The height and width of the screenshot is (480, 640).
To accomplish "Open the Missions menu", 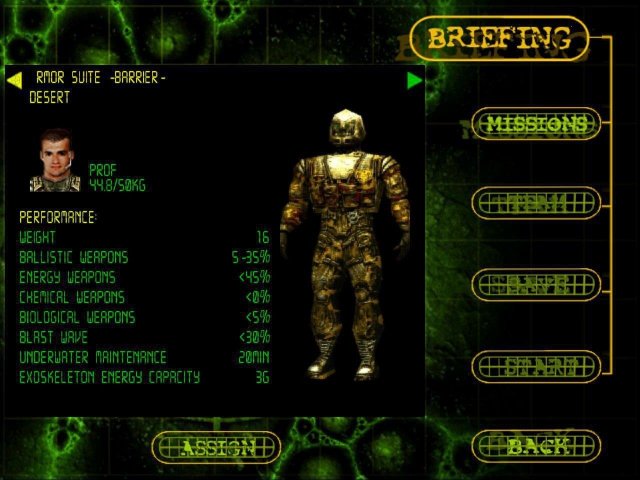I will click(536, 124).
